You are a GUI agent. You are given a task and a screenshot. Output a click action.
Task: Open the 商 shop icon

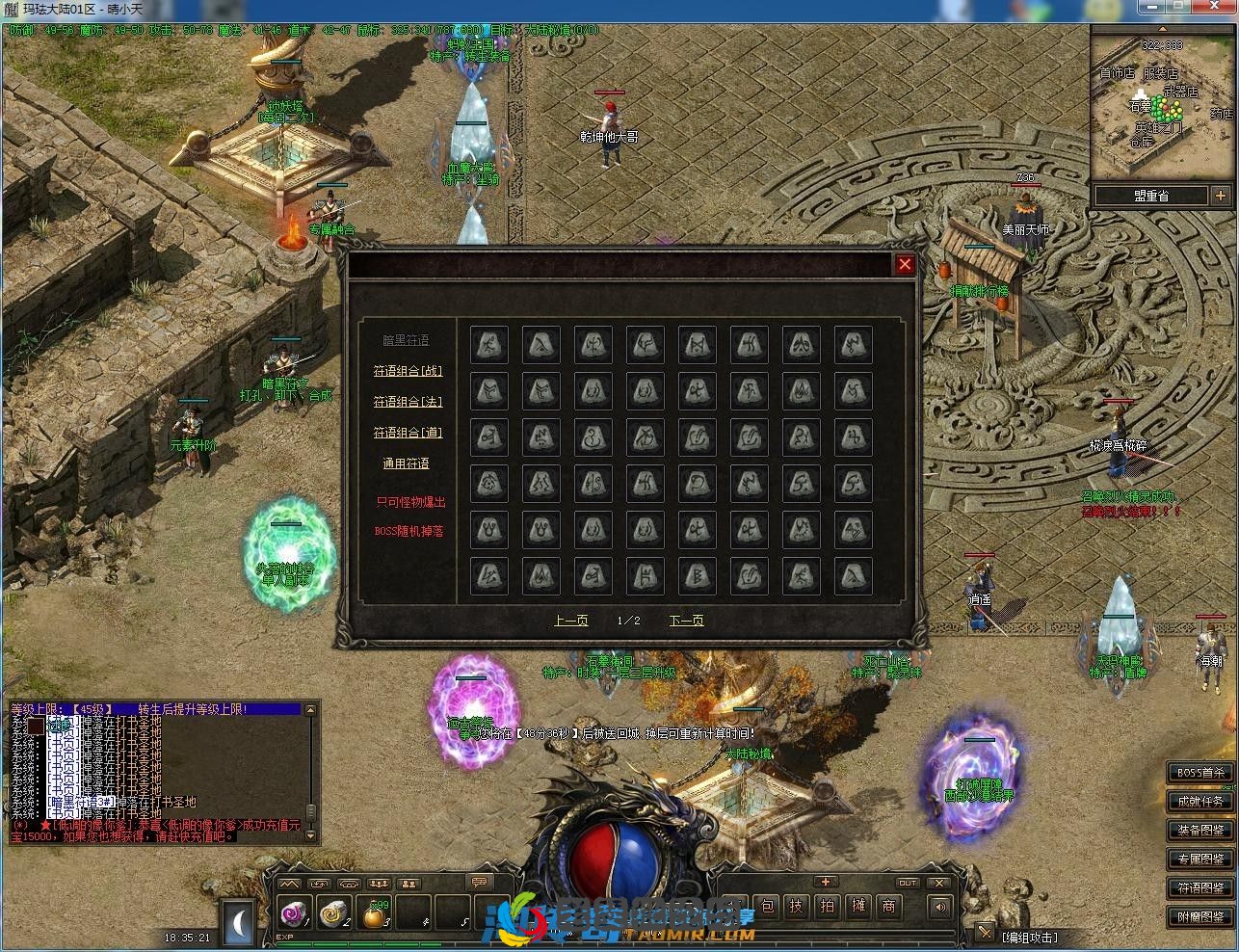point(887,906)
